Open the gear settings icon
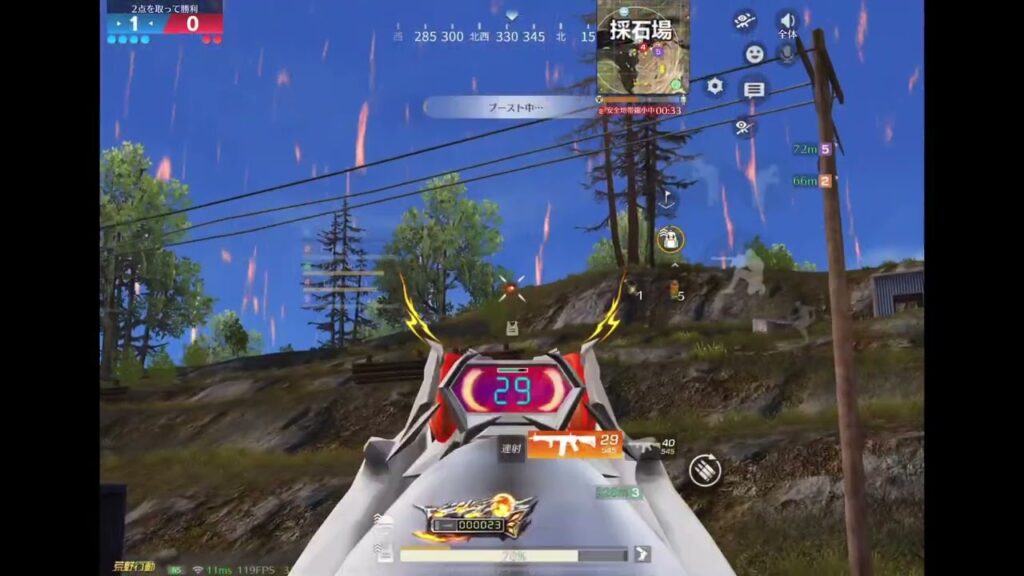Viewport: 1024px width, 576px height. point(714,86)
